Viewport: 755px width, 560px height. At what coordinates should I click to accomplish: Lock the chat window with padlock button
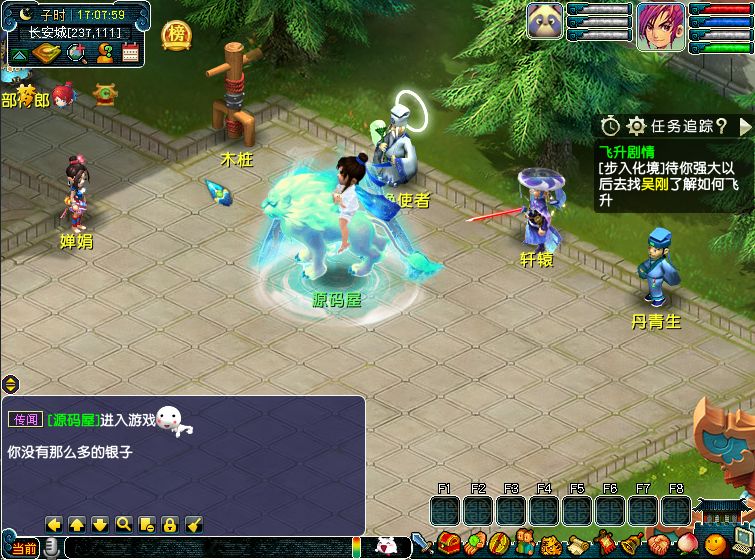(170, 523)
